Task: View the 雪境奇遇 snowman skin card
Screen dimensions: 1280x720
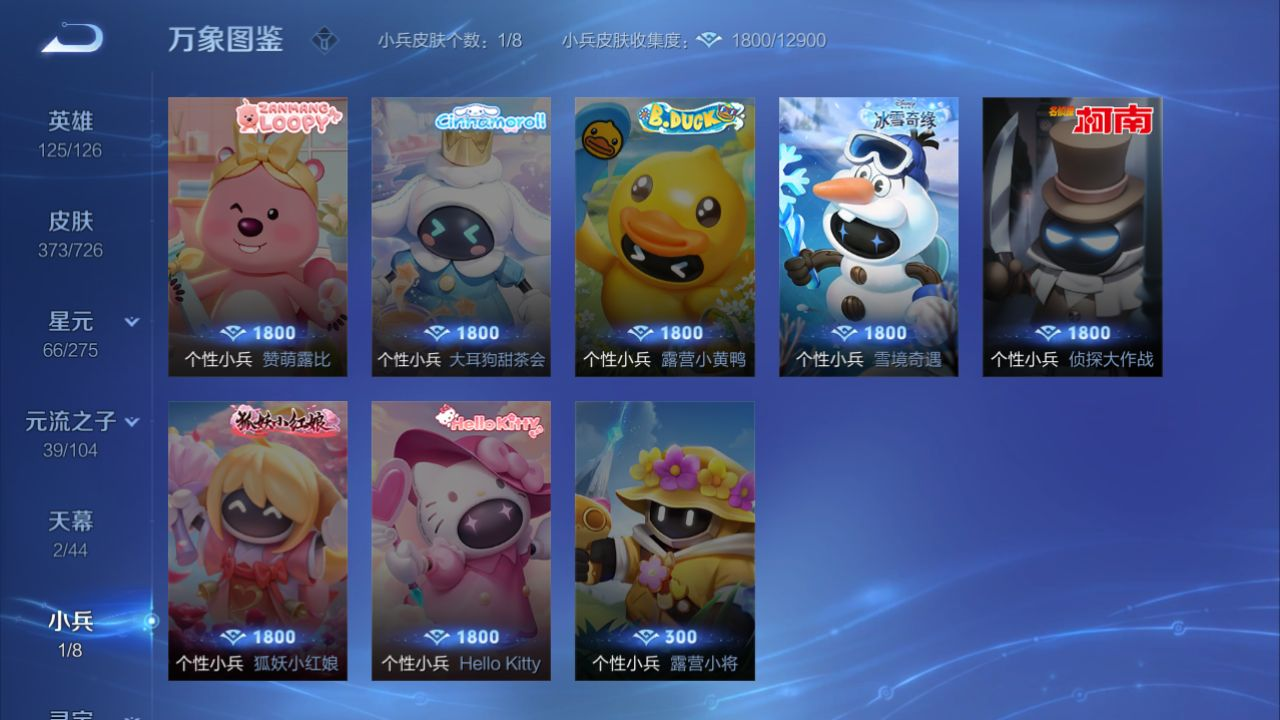Action: (x=868, y=236)
